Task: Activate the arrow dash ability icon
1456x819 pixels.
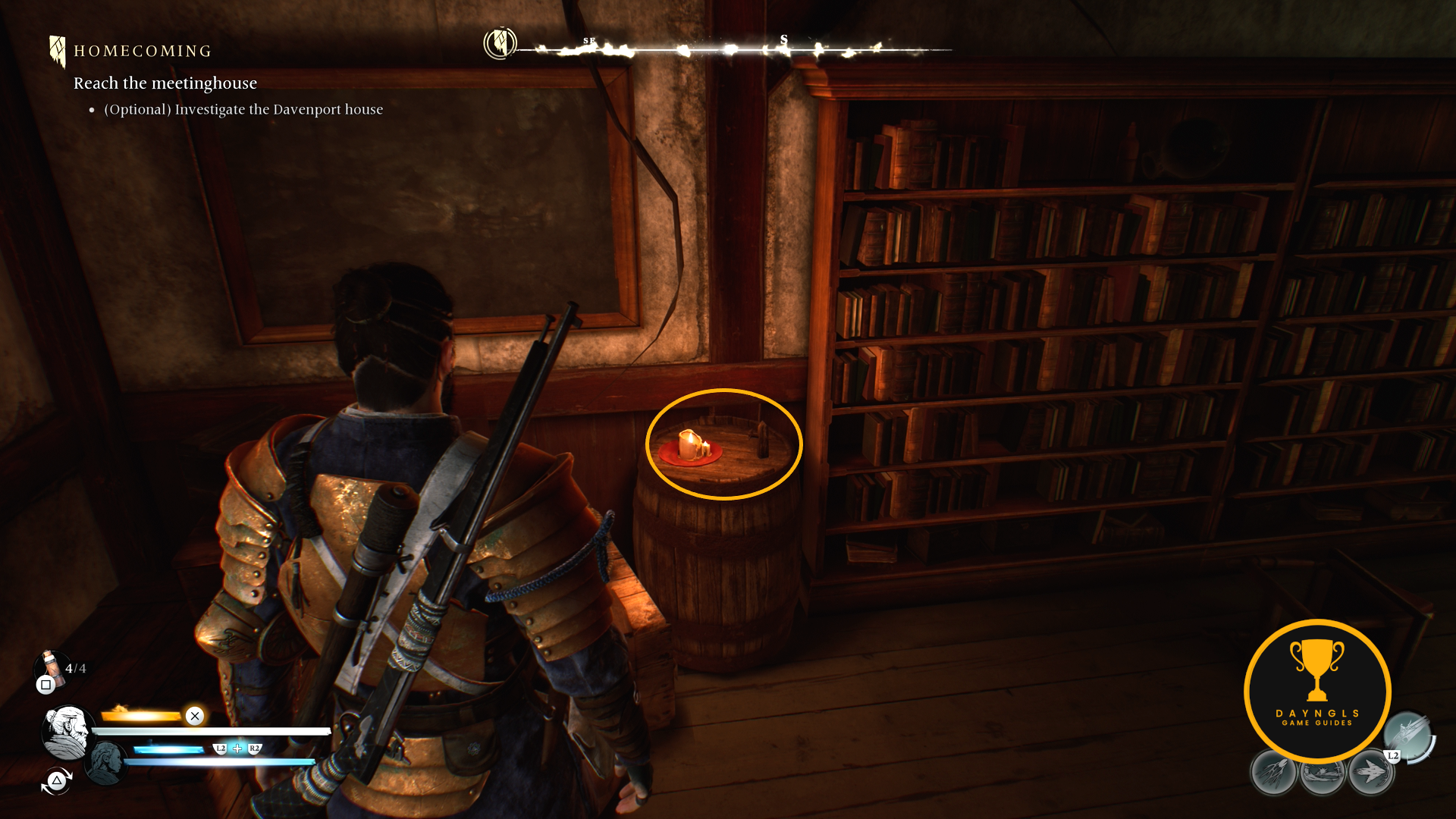Action: pyautogui.click(x=1370, y=773)
